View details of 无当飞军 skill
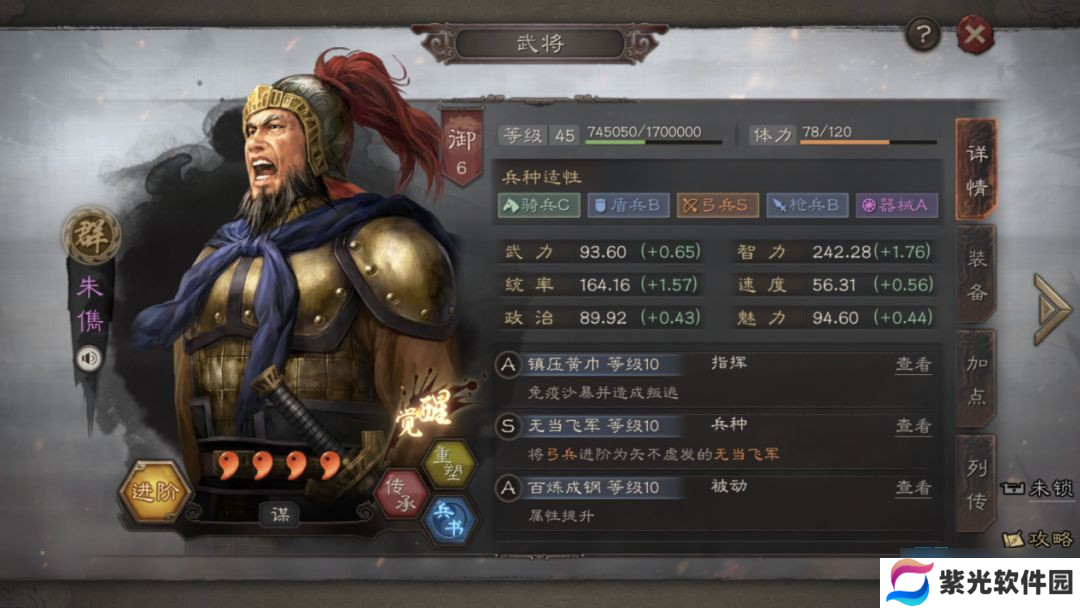The image size is (1080, 608). pos(912,426)
